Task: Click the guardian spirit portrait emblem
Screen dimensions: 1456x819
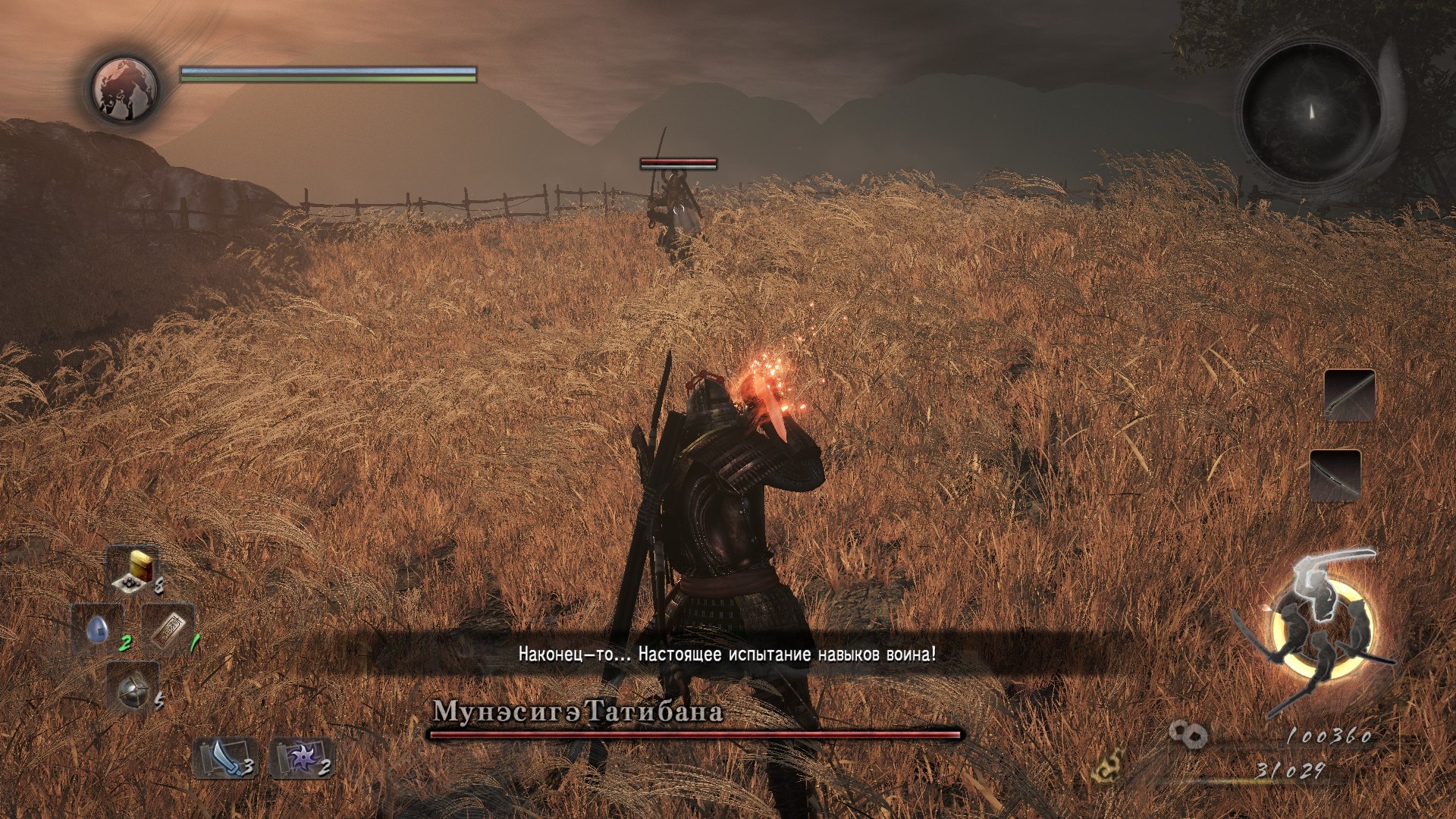Action: pos(124,88)
